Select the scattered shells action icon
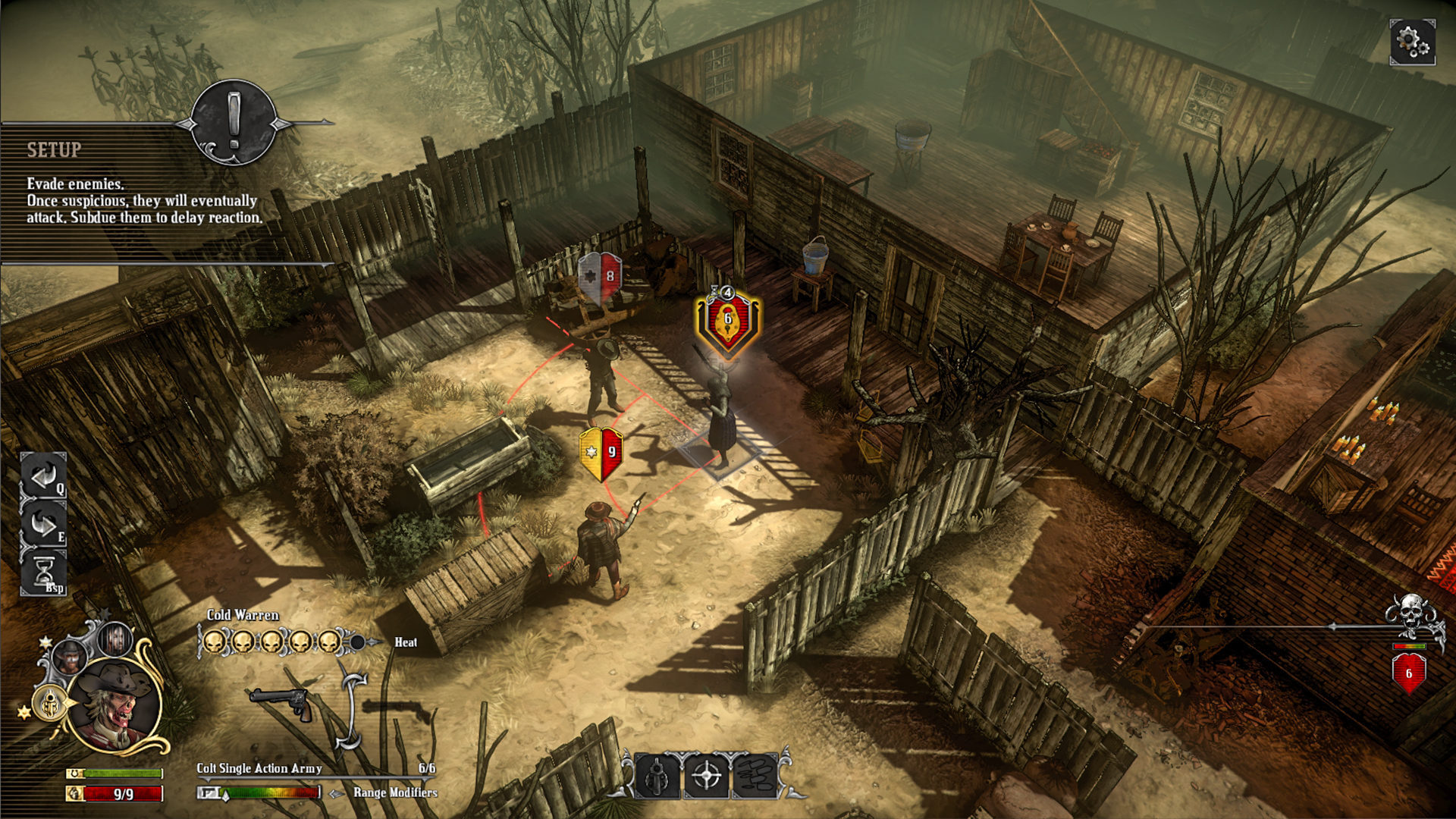This screenshot has width=1456, height=819. pyautogui.click(x=755, y=776)
